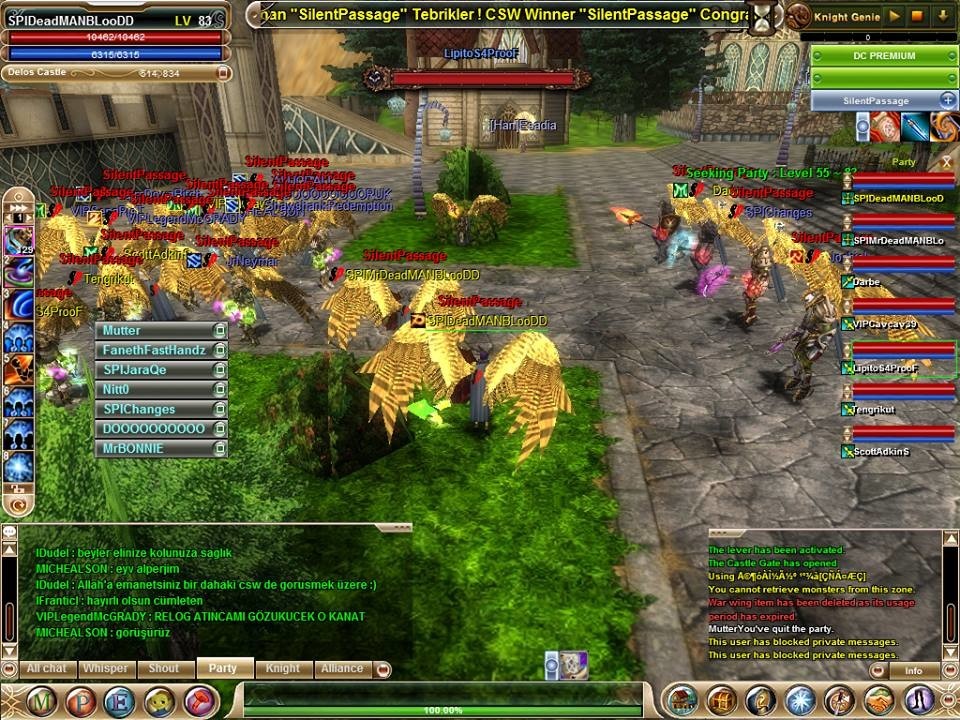Open the round M menu button
This screenshot has width=960, height=720.
coord(42,701)
